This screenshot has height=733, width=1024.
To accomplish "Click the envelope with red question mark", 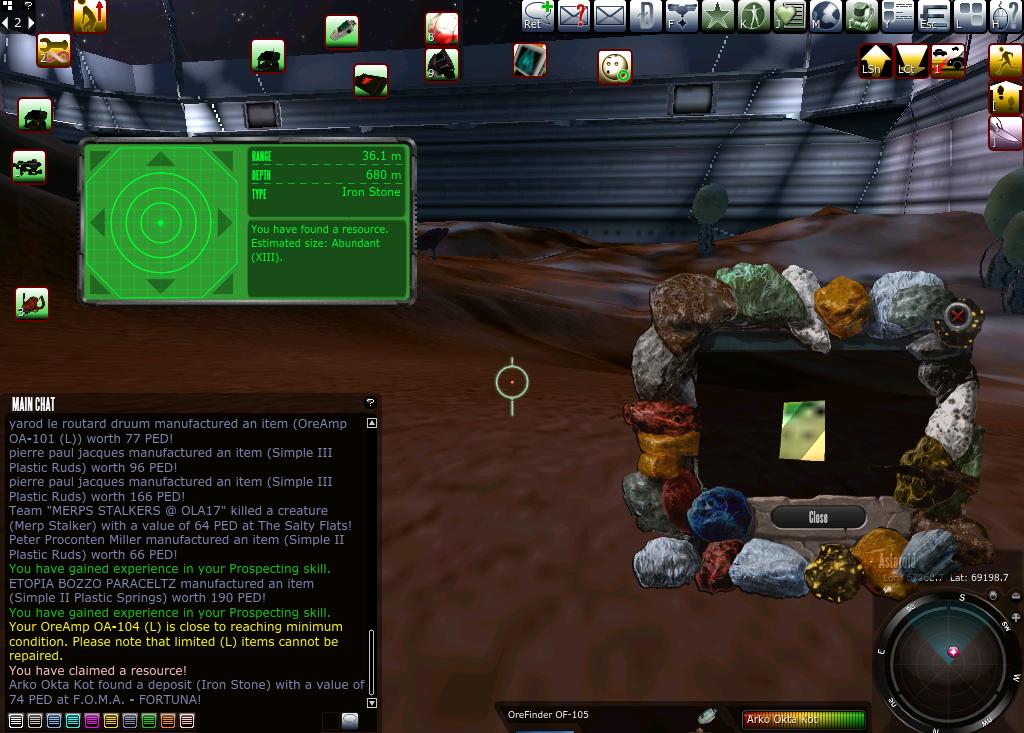I will 574,16.
